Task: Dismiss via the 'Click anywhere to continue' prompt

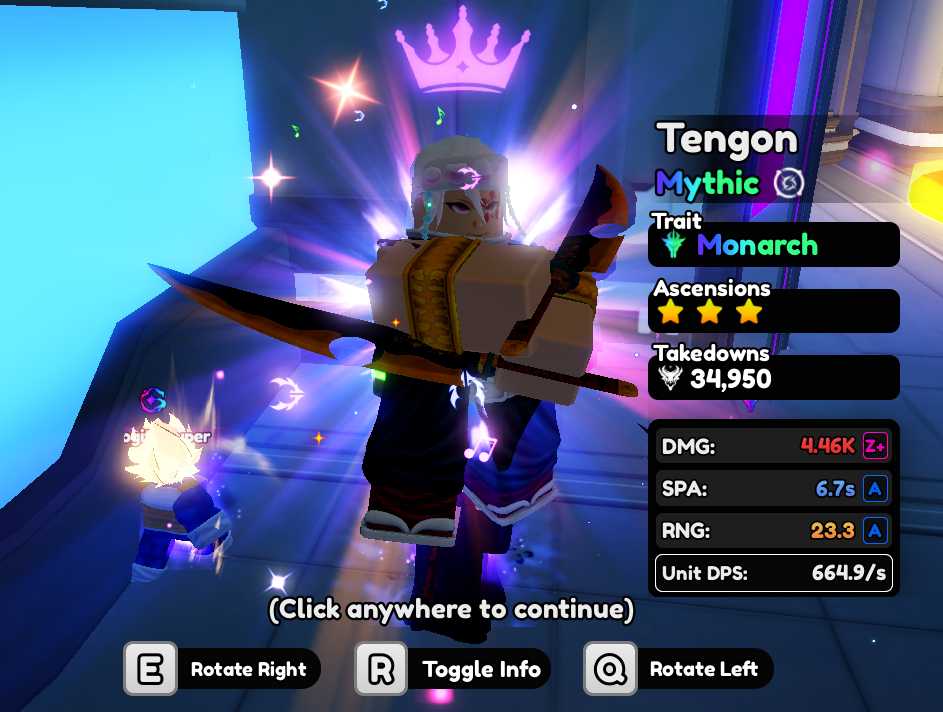Action: pos(450,608)
